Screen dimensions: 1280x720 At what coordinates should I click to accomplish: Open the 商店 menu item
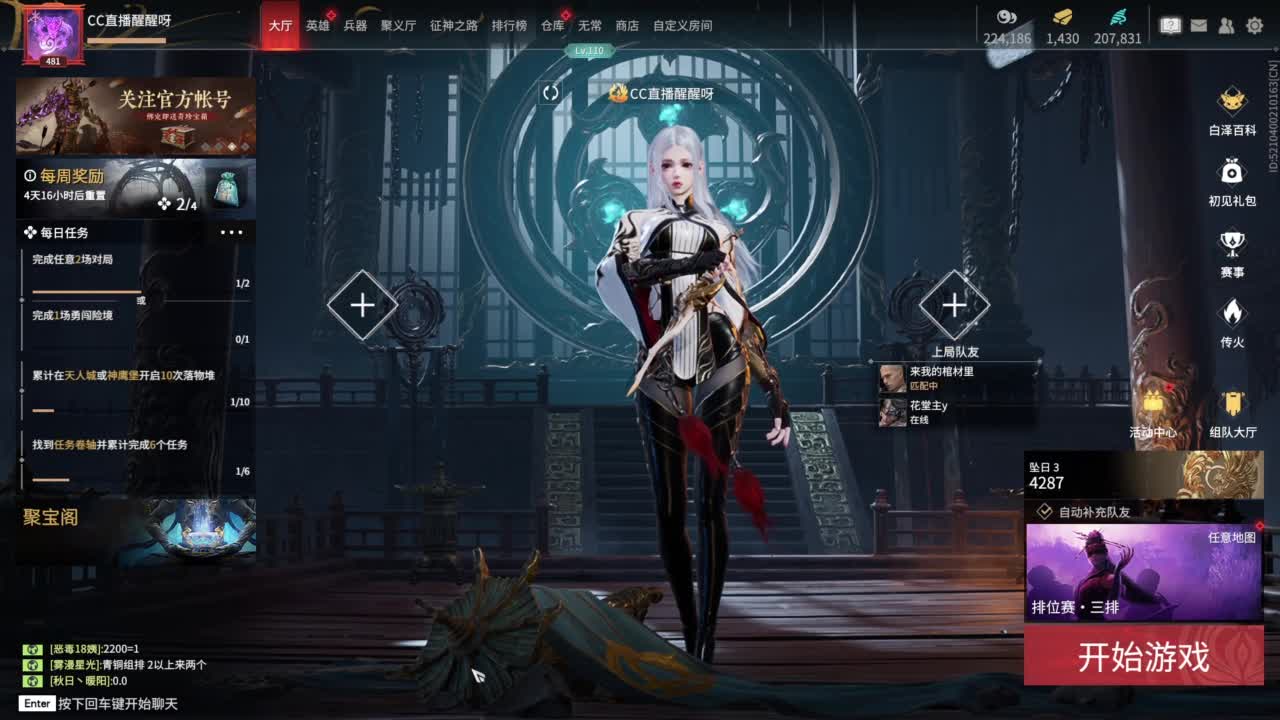(628, 26)
